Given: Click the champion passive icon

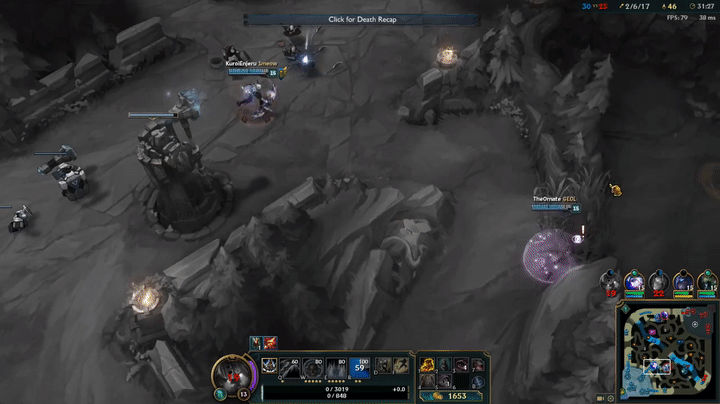Looking at the screenshot, I should (270, 367).
